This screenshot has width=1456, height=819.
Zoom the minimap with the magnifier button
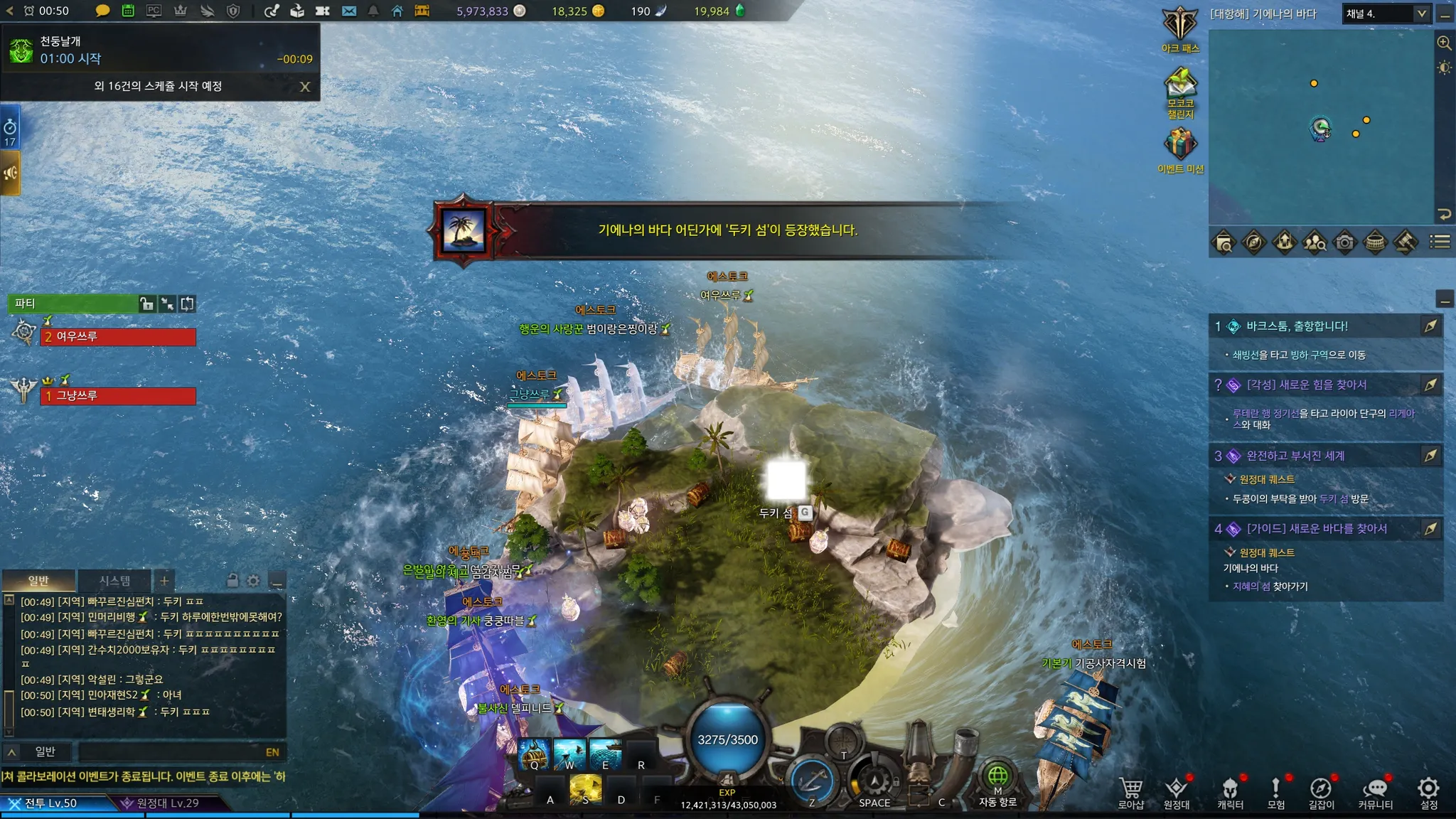pos(1444,43)
